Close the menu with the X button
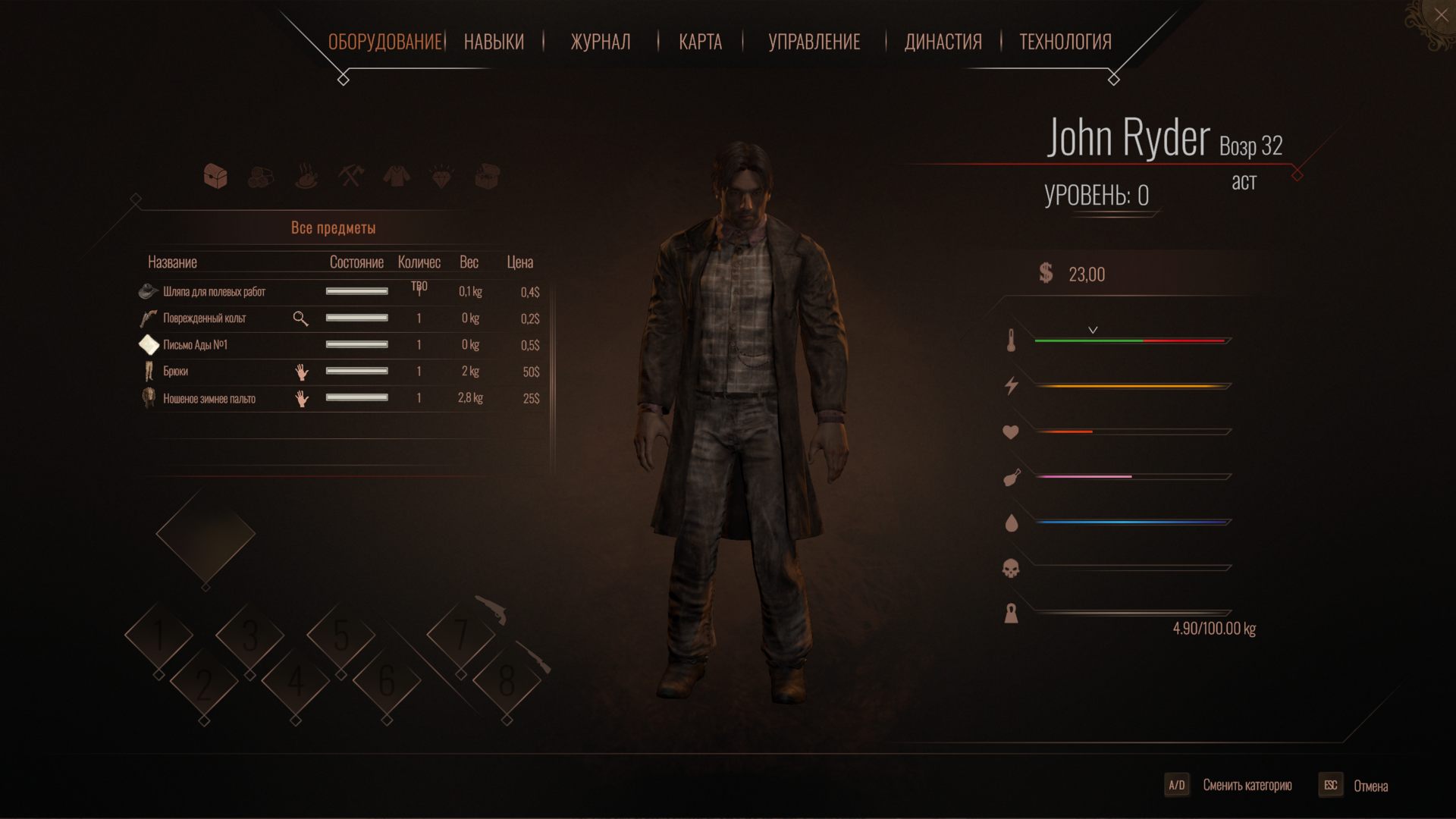The width and height of the screenshot is (1456, 819). tap(1441, 15)
